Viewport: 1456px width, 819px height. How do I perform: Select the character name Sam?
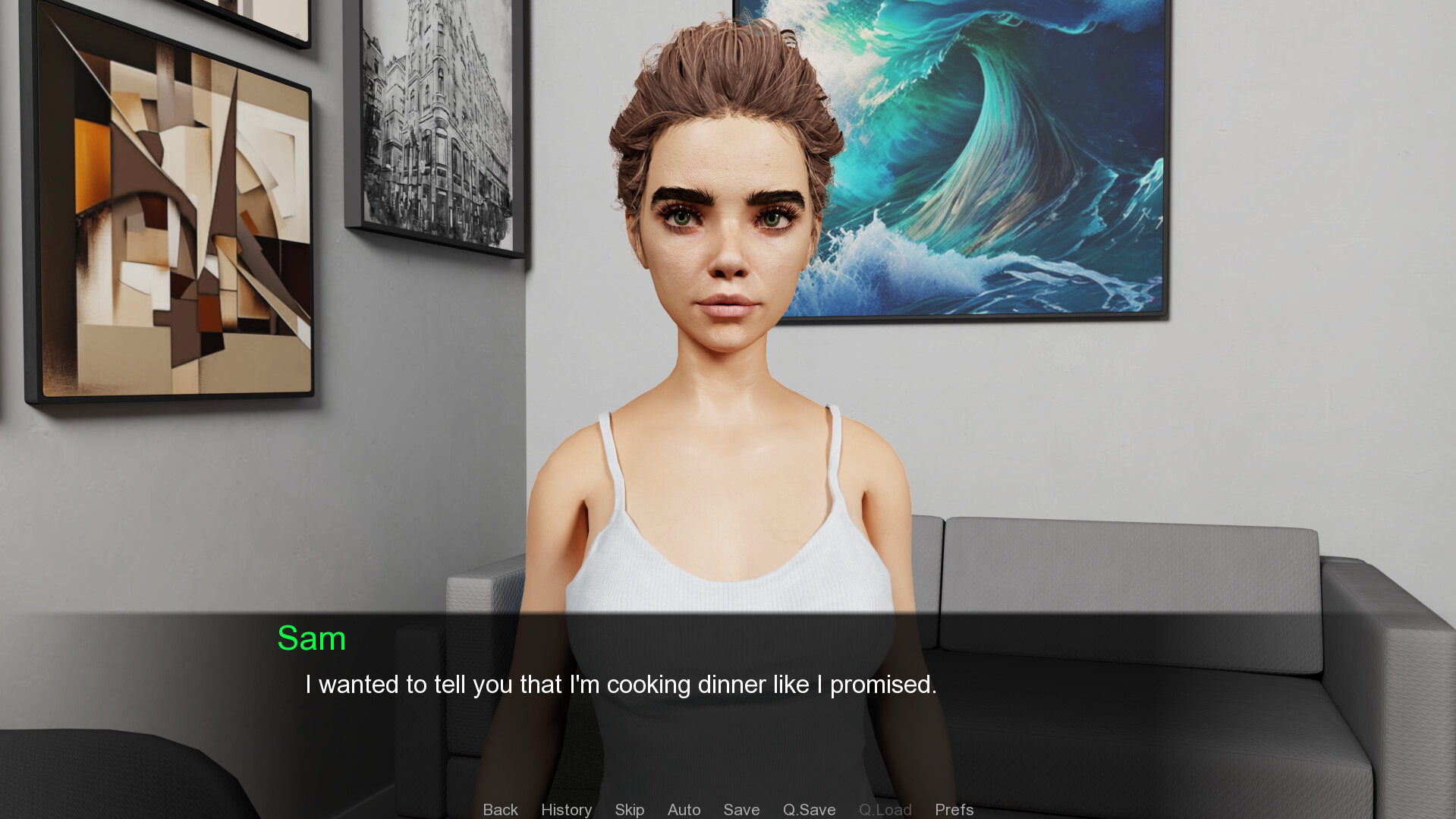(313, 638)
